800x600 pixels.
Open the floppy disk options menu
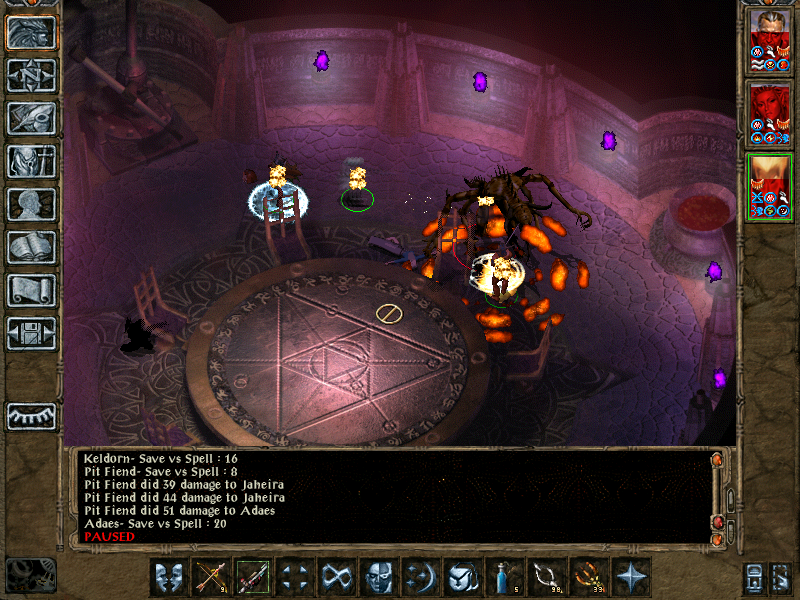pos(32,333)
